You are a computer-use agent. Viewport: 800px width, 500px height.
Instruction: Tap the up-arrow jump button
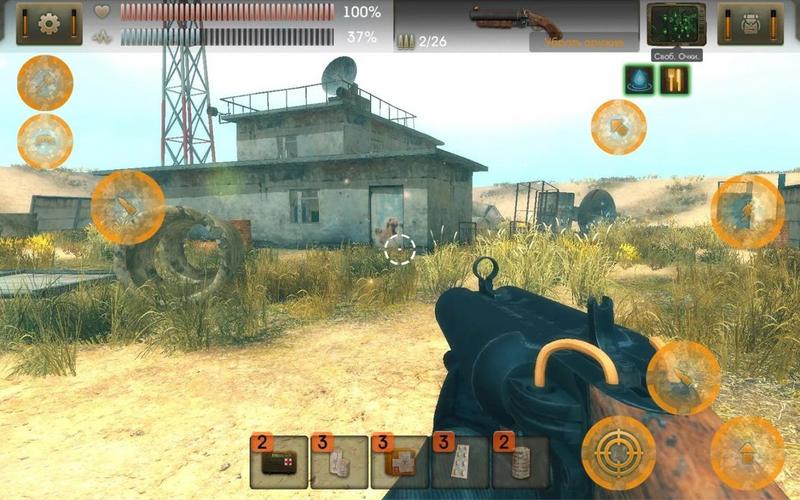747,453
